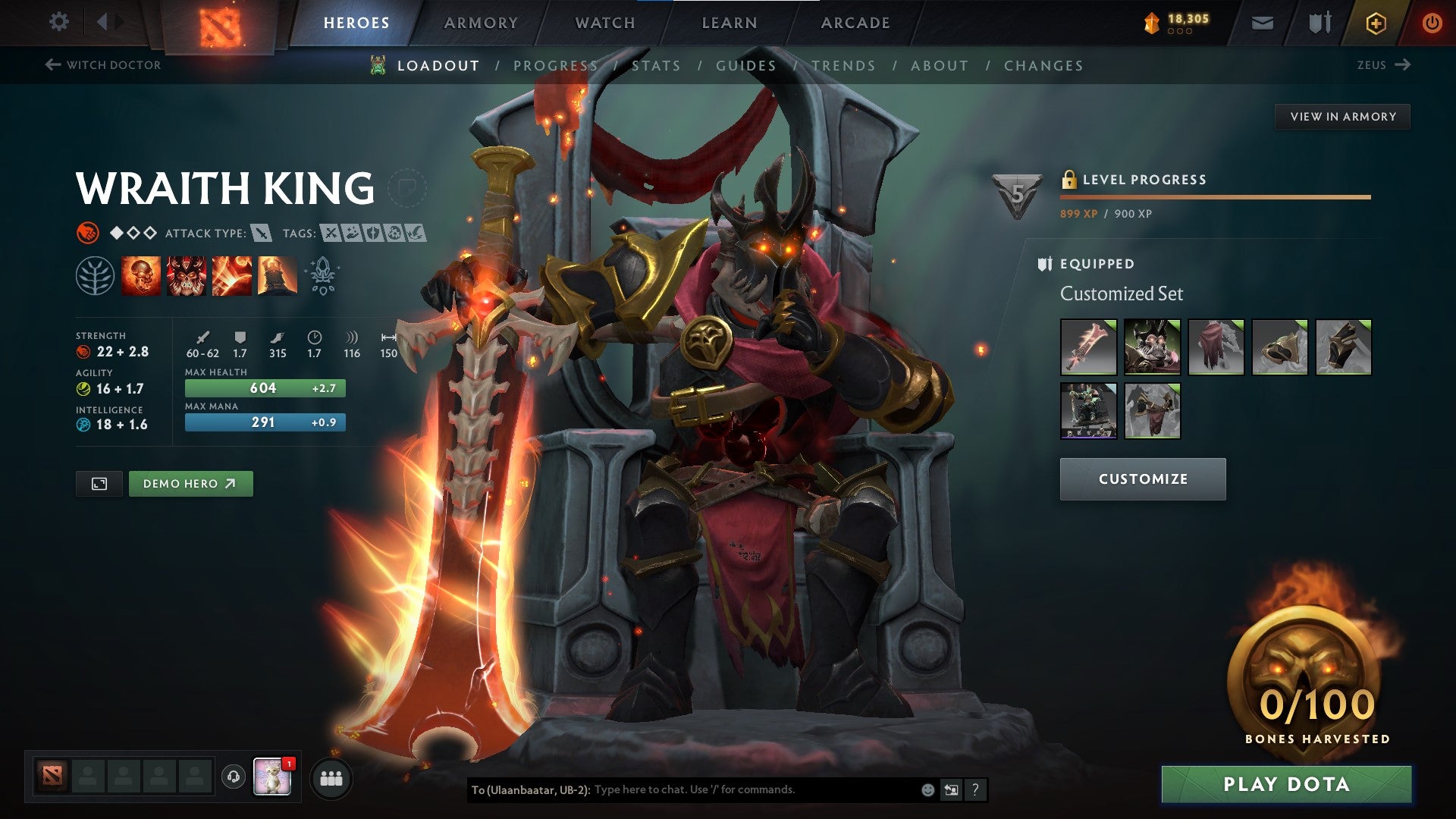The width and height of the screenshot is (1456, 819).
Task: Click the CUSTOMIZE button
Action: tap(1142, 479)
